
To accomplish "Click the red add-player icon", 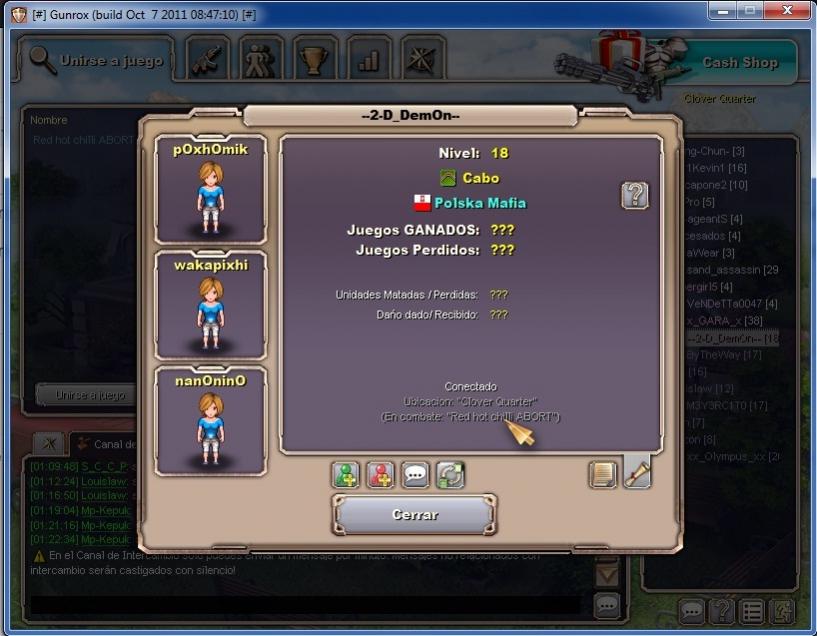I will point(381,475).
